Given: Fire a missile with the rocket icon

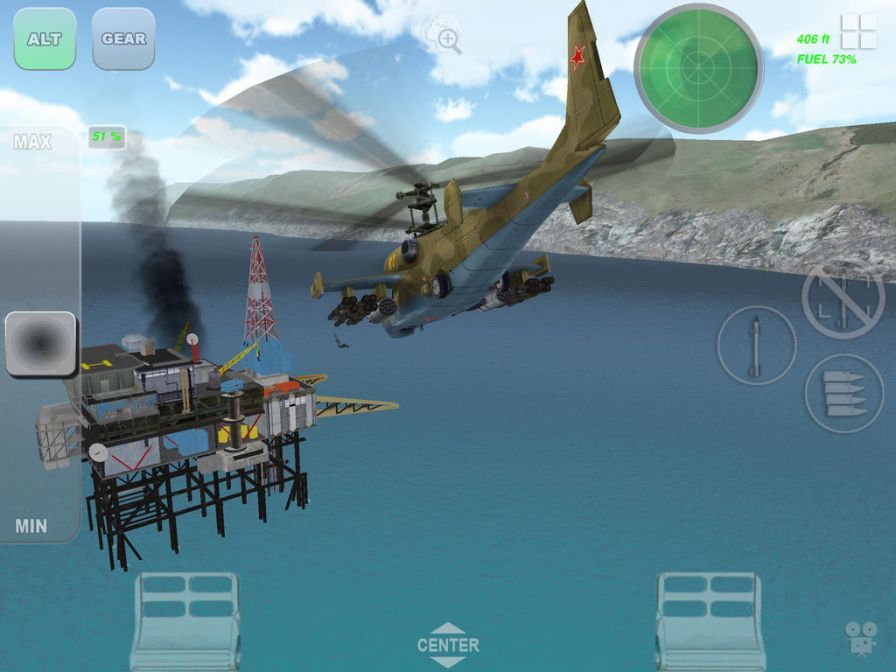Looking at the screenshot, I should pos(756,346).
